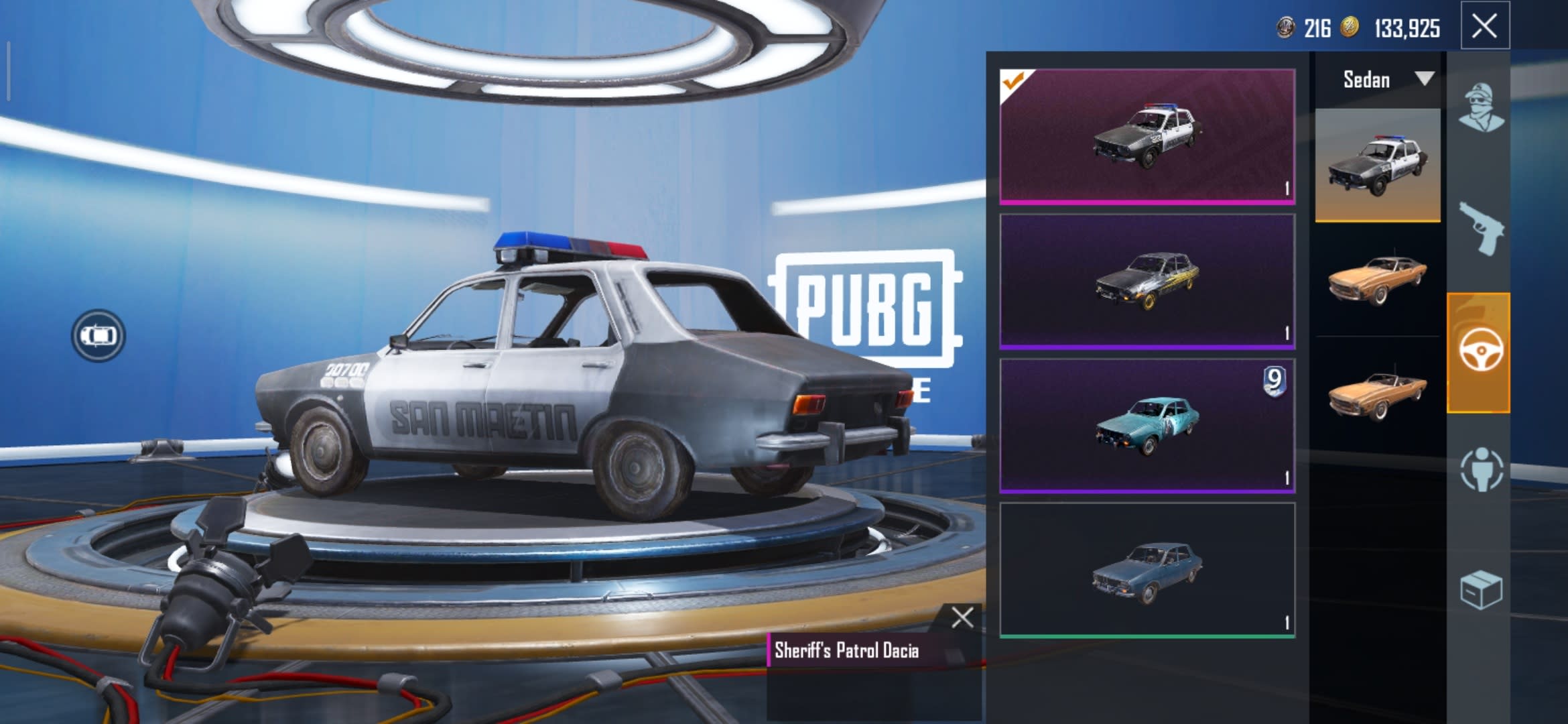Open the pistol weapon skins tab
Image resolution: width=1568 pixels, height=724 pixels.
click(x=1480, y=228)
